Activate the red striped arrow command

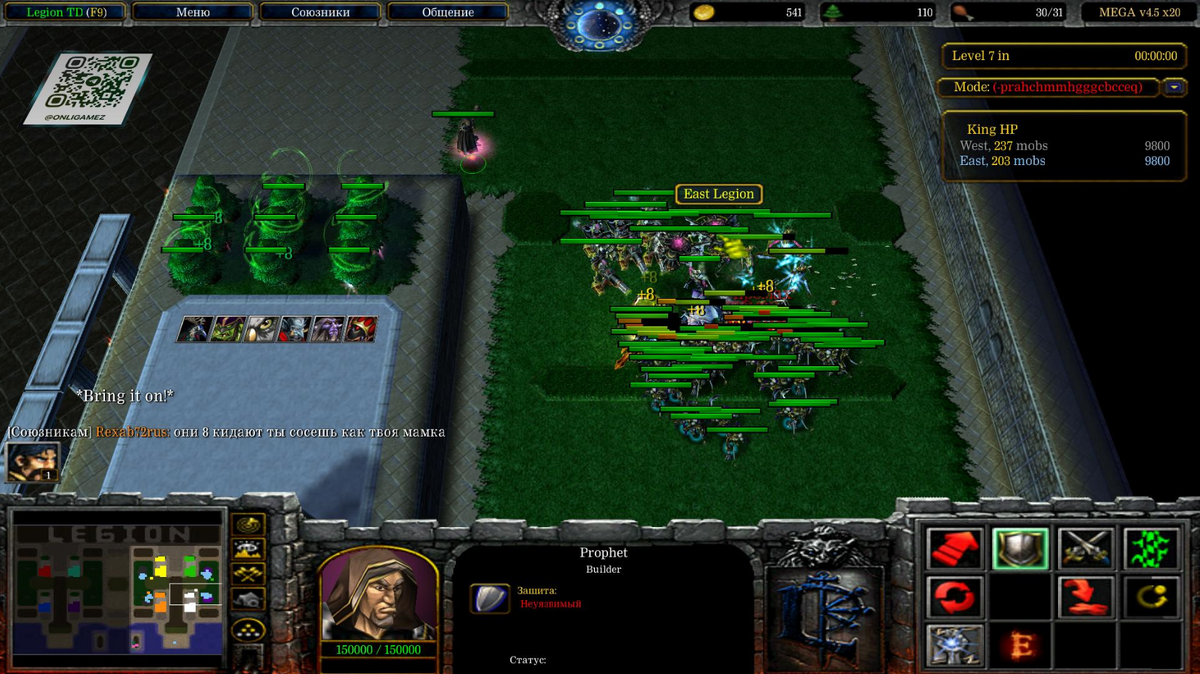(955, 548)
